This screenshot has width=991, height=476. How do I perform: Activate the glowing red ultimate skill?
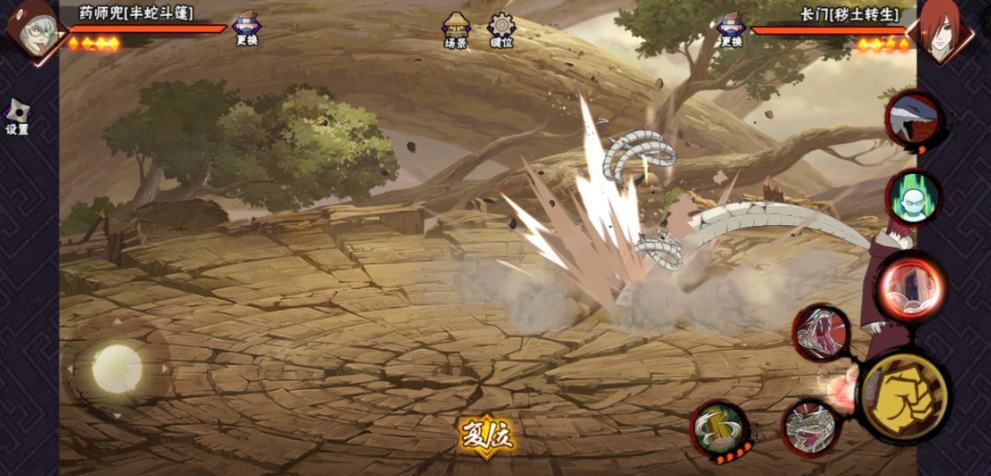[x=912, y=286]
